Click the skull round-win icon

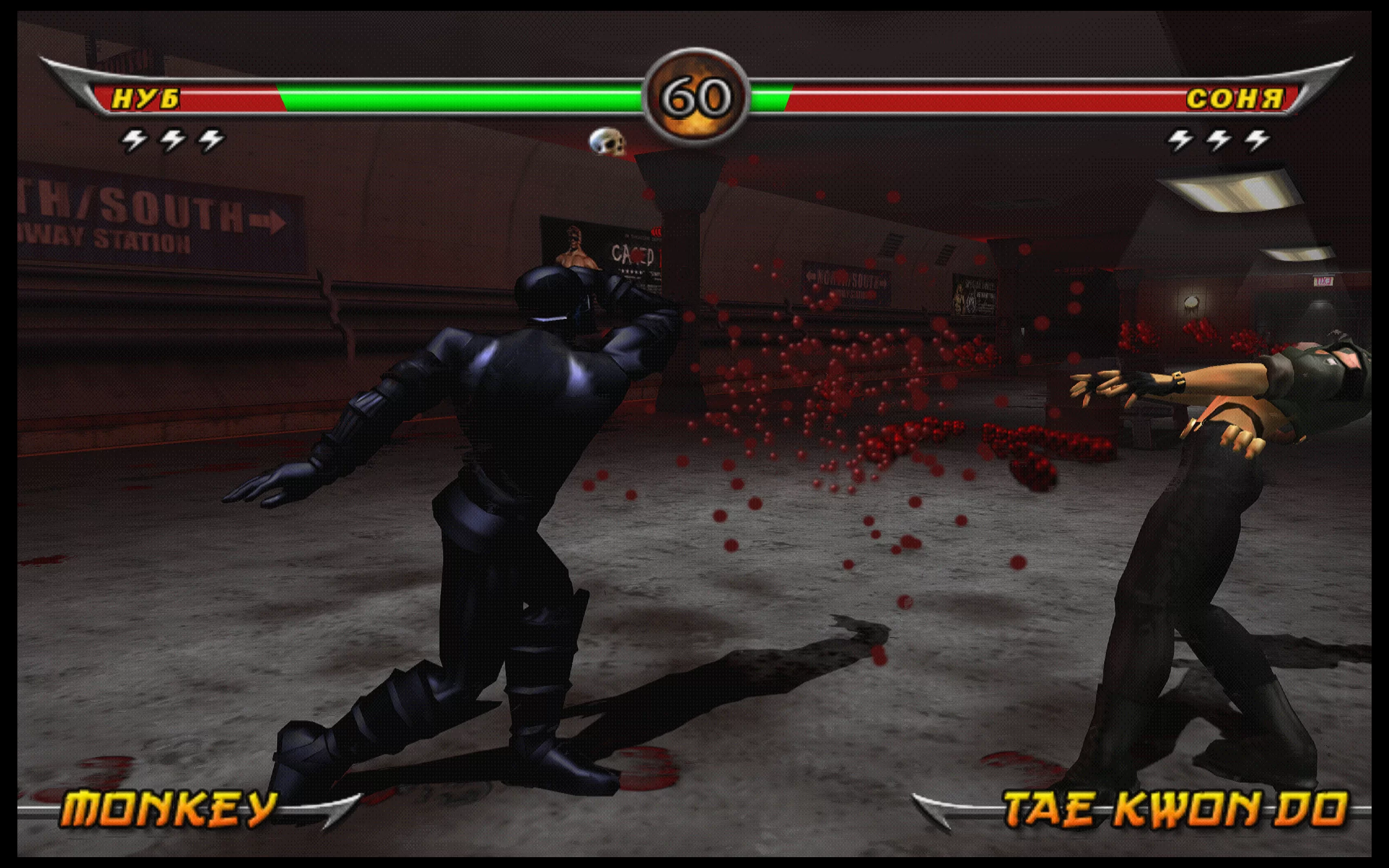607,142
